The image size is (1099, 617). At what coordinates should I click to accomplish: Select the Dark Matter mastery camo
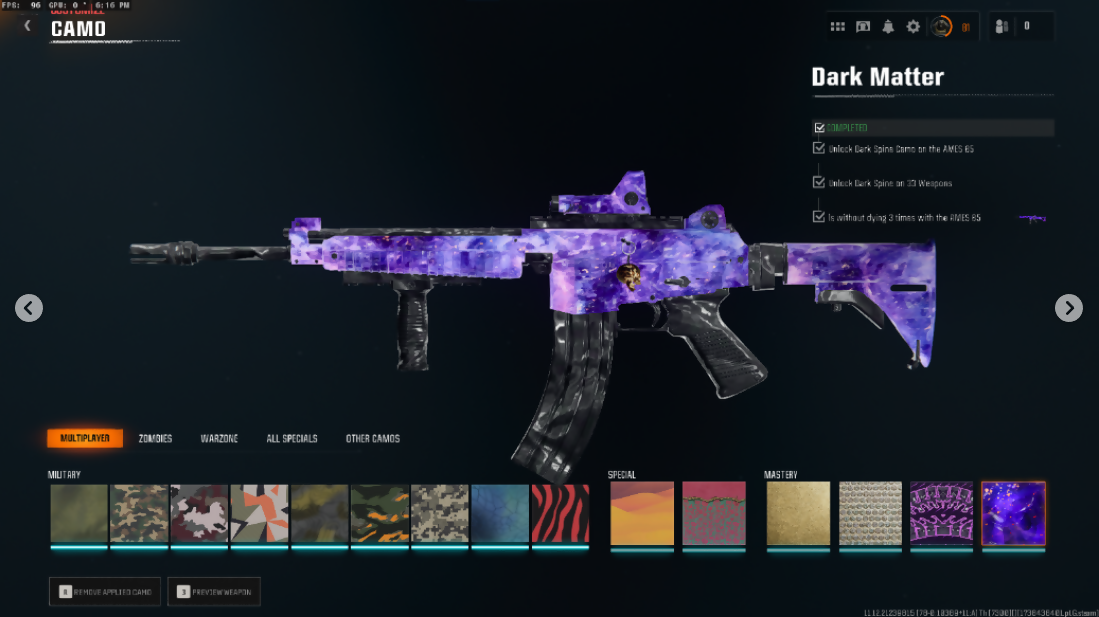click(x=1013, y=513)
